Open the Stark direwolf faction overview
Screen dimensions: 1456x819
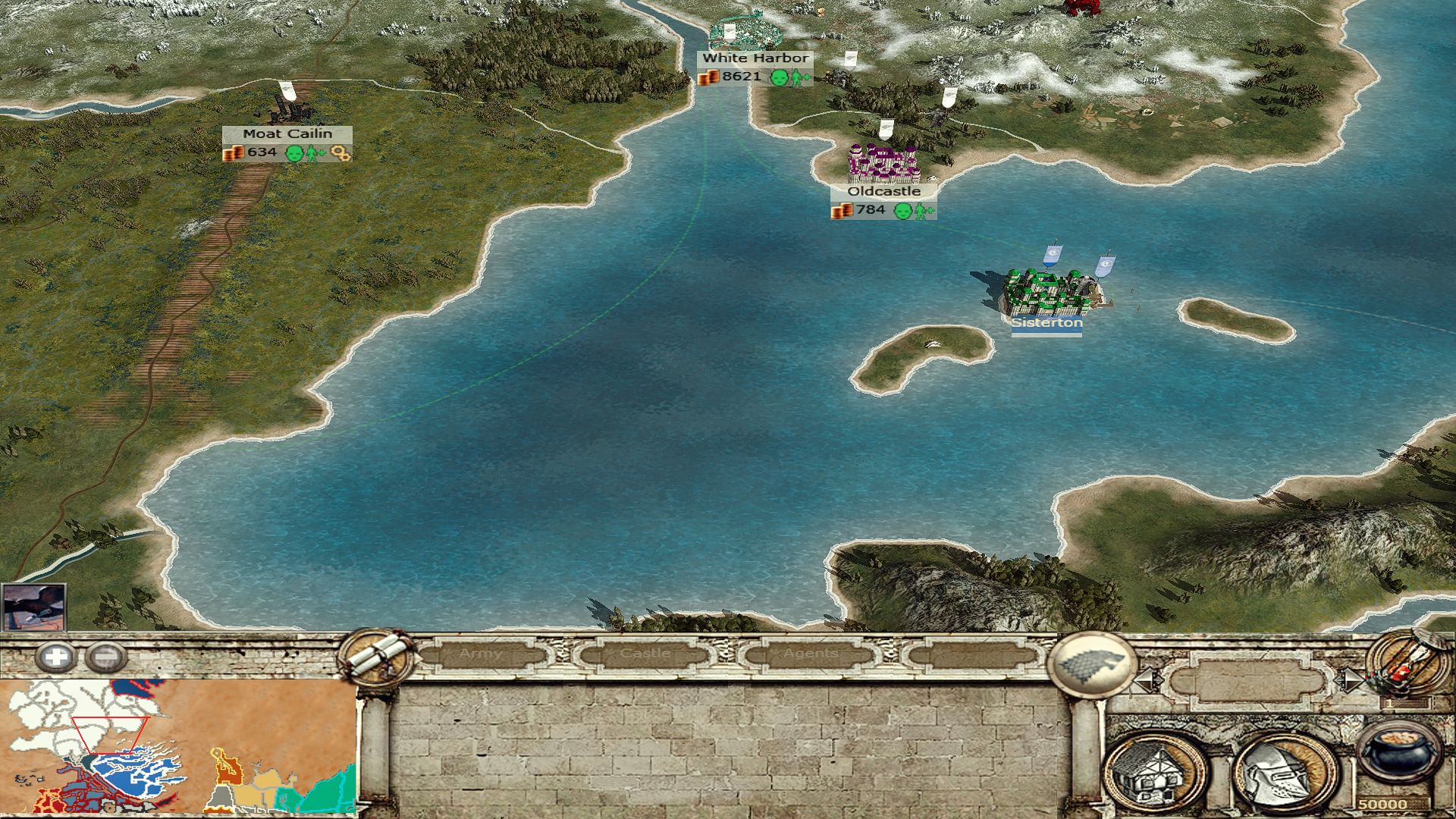click(1090, 665)
